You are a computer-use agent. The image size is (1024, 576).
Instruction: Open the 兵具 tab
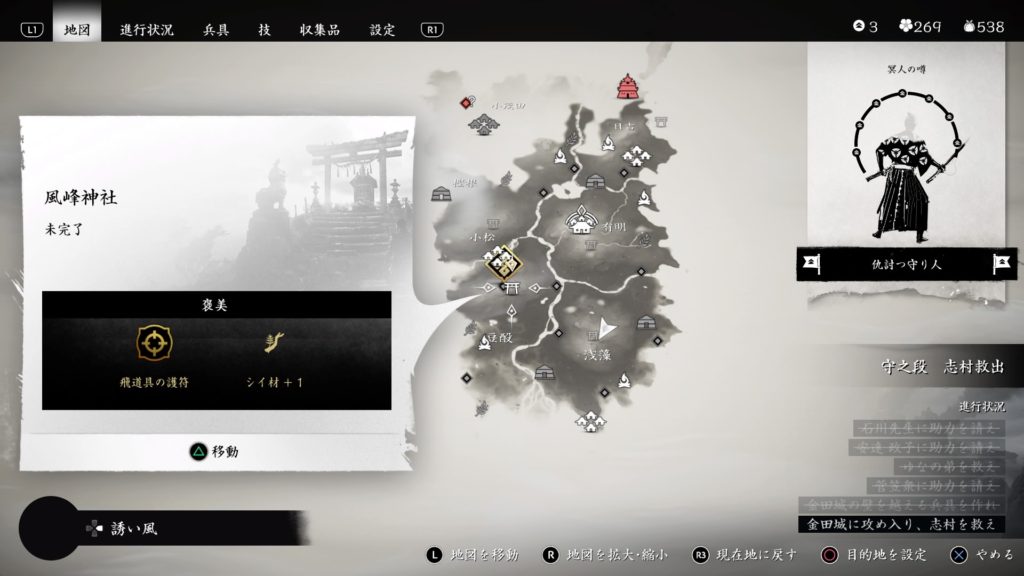tap(216, 29)
